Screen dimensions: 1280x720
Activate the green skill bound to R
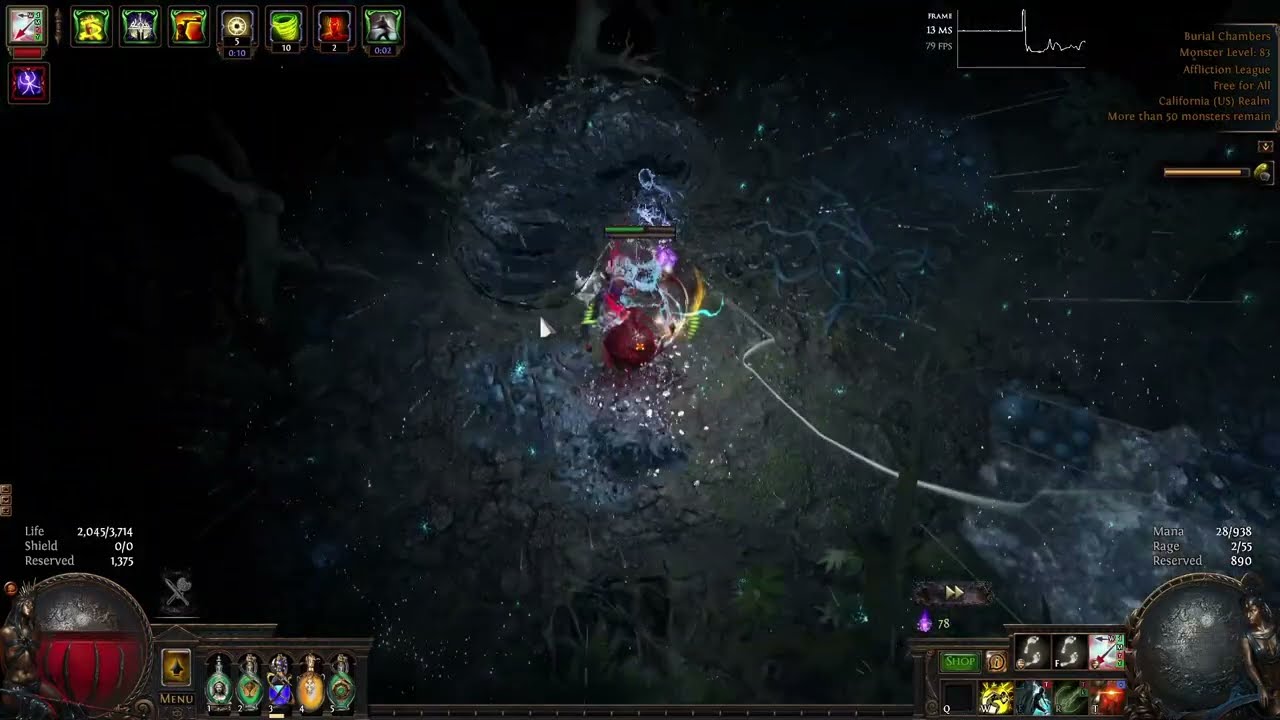1069,697
